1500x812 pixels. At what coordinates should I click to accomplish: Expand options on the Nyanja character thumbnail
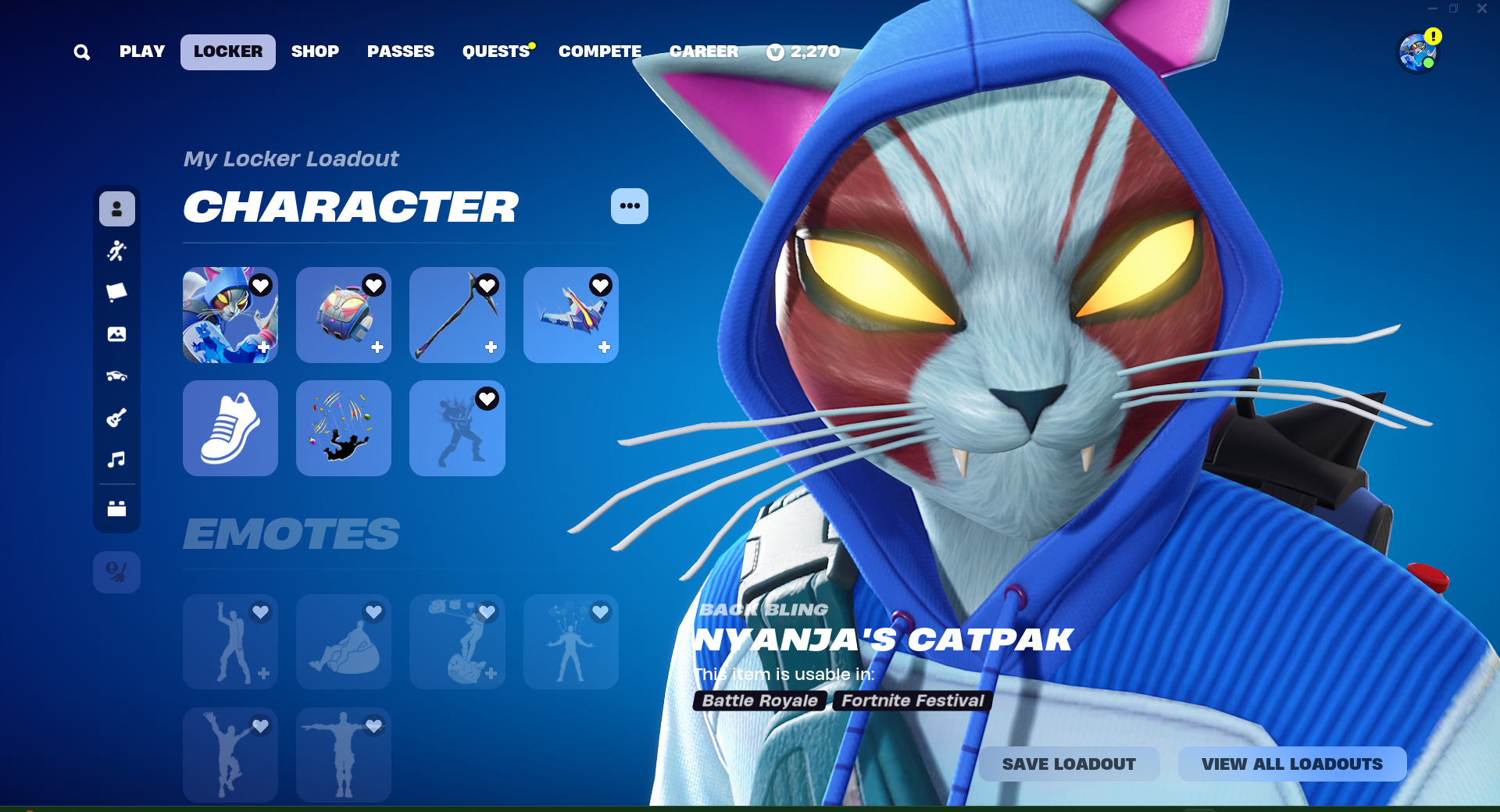[x=263, y=348]
